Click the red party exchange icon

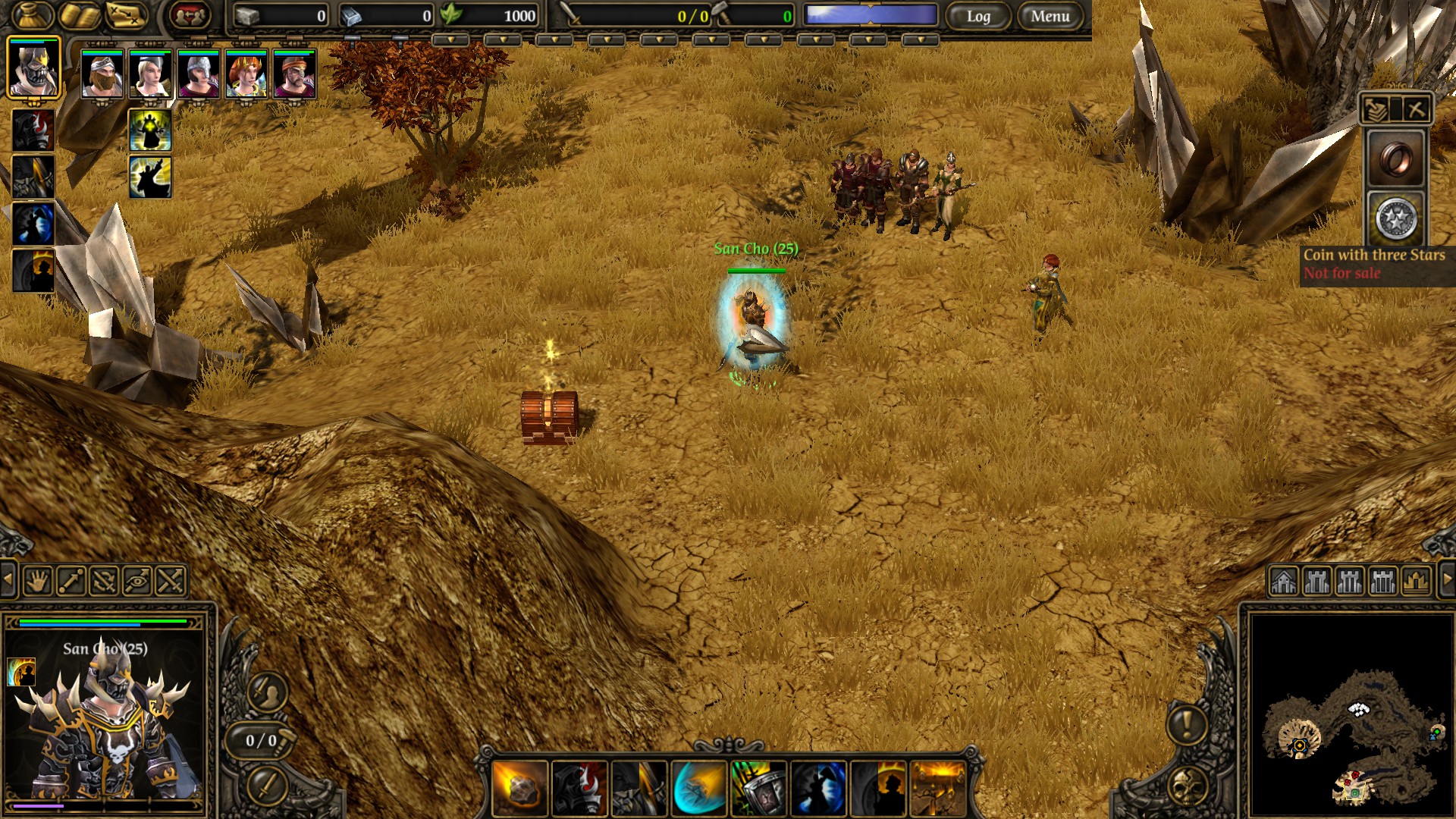(189, 14)
